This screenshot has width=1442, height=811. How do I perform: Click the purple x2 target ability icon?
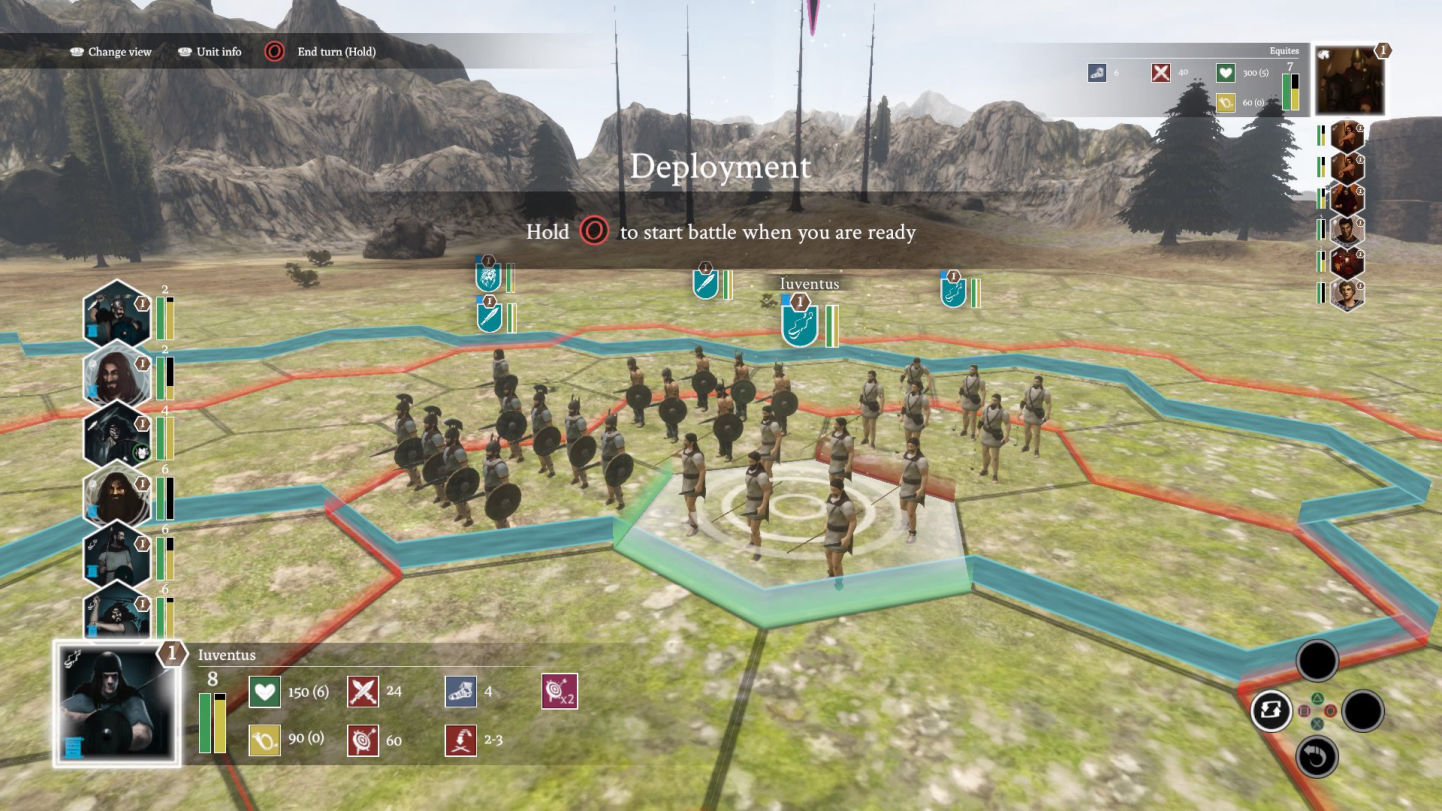[x=559, y=692]
